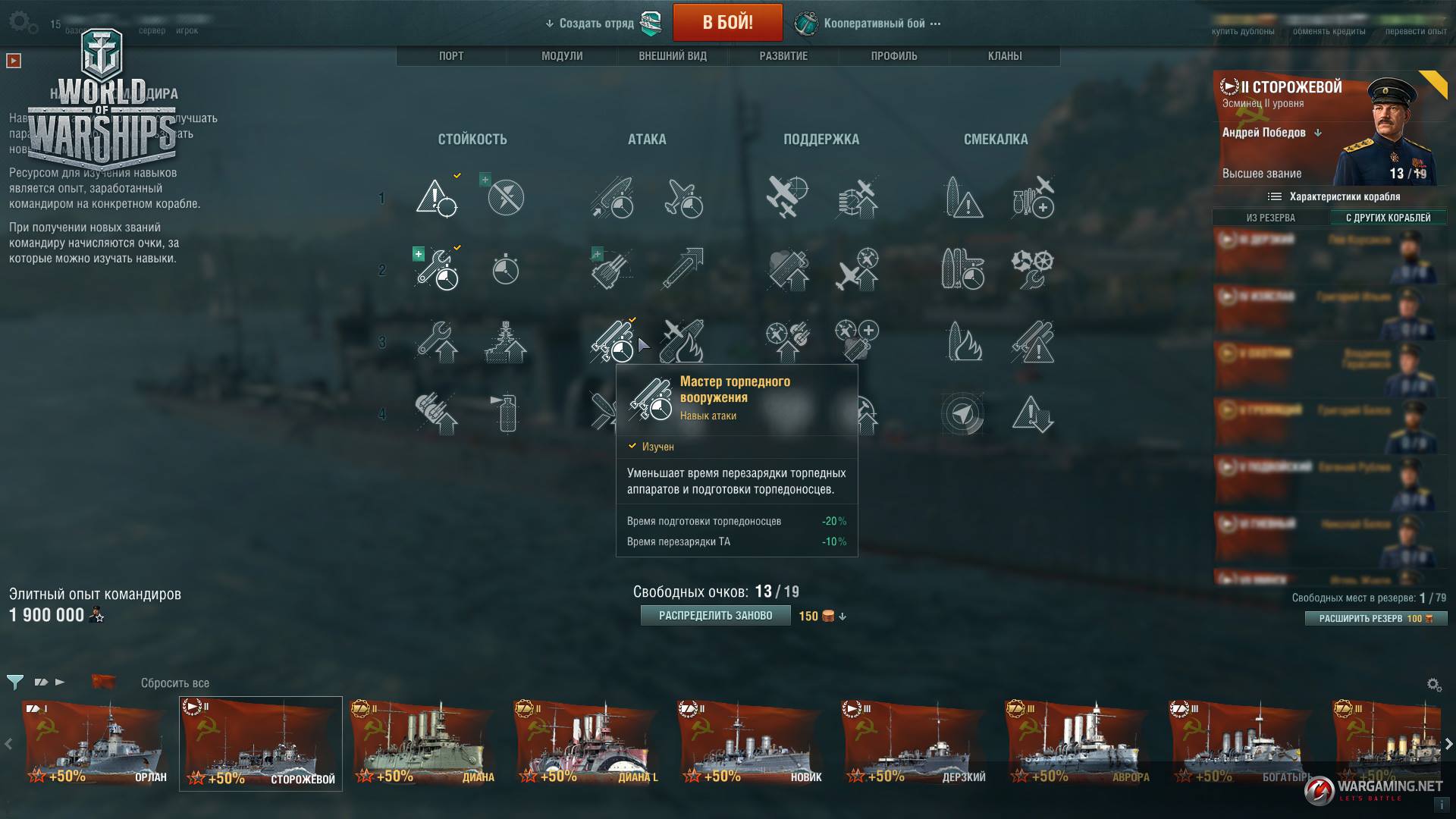
Task: Pick the Аврора ship thumbnail
Action: (x=1078, y=744)
